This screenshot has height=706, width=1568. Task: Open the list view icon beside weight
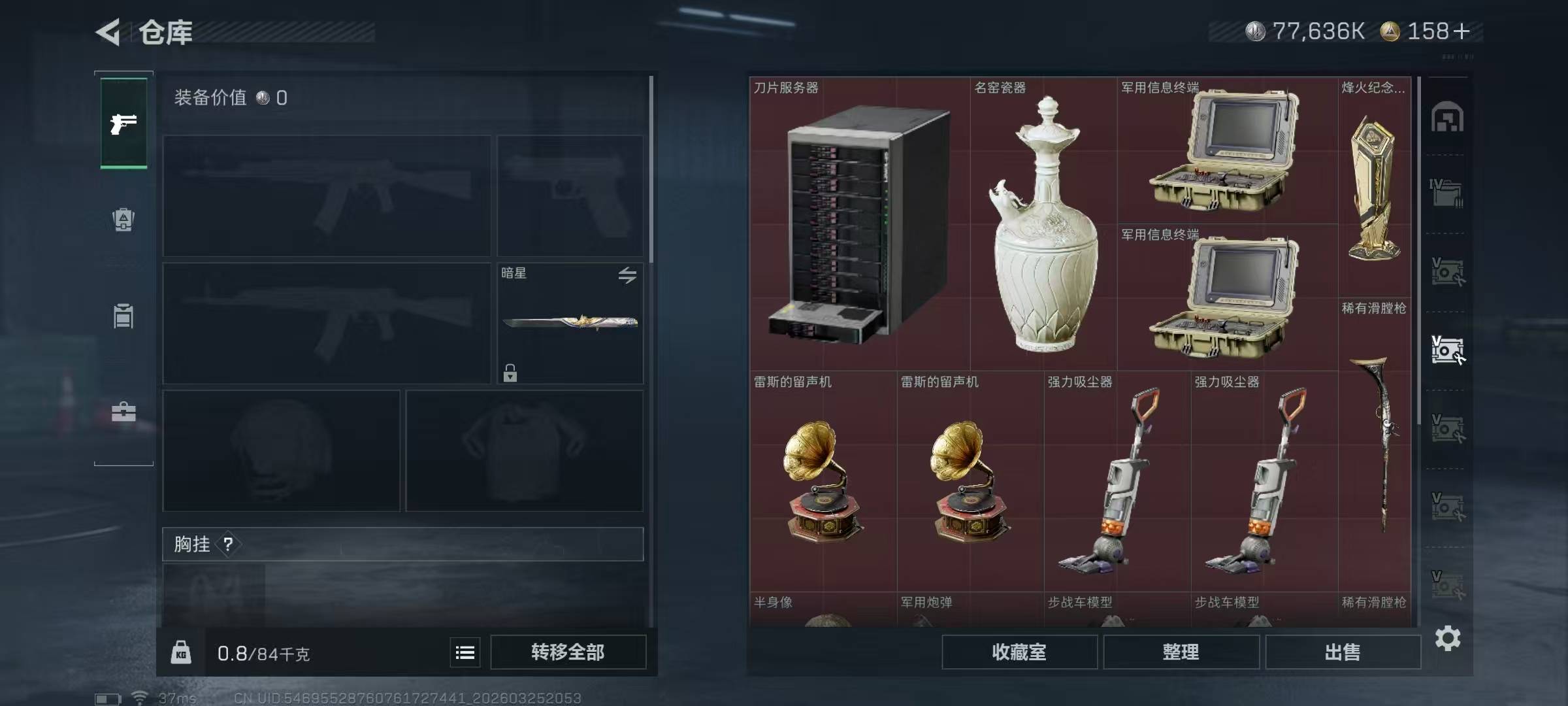[x=465, y=652]
